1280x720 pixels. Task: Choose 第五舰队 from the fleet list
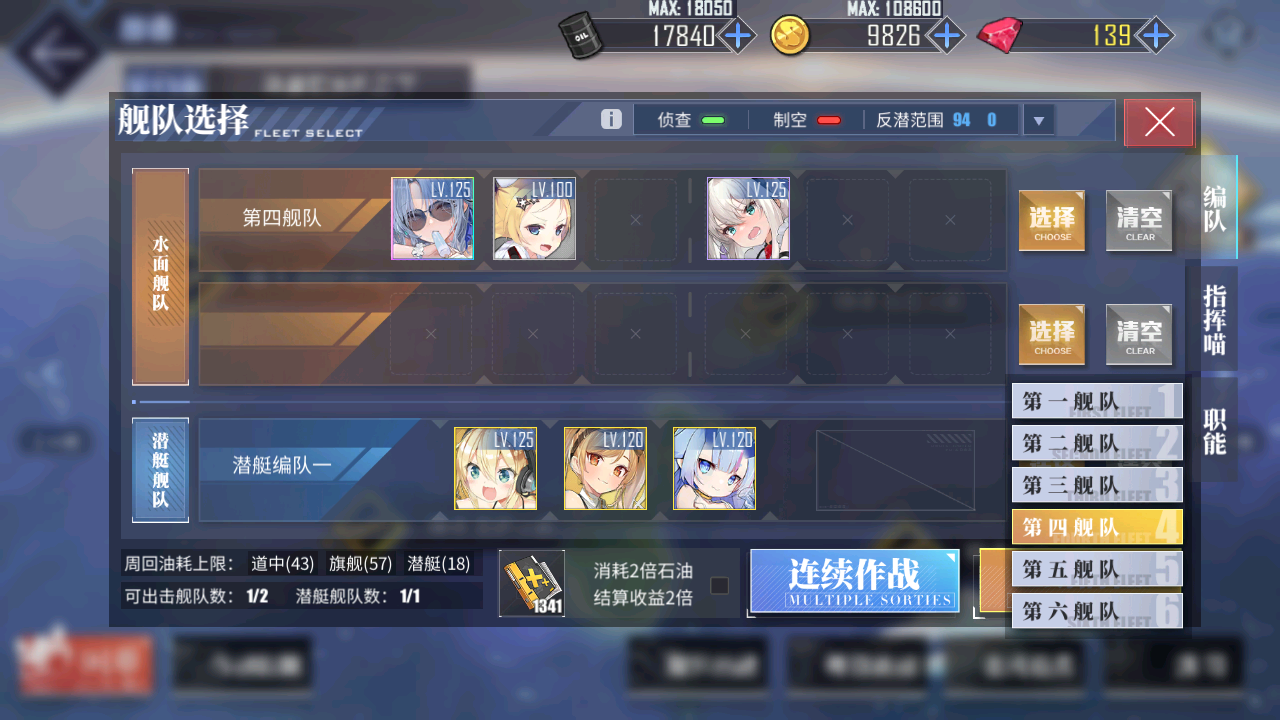click(x=1097, y=569)
